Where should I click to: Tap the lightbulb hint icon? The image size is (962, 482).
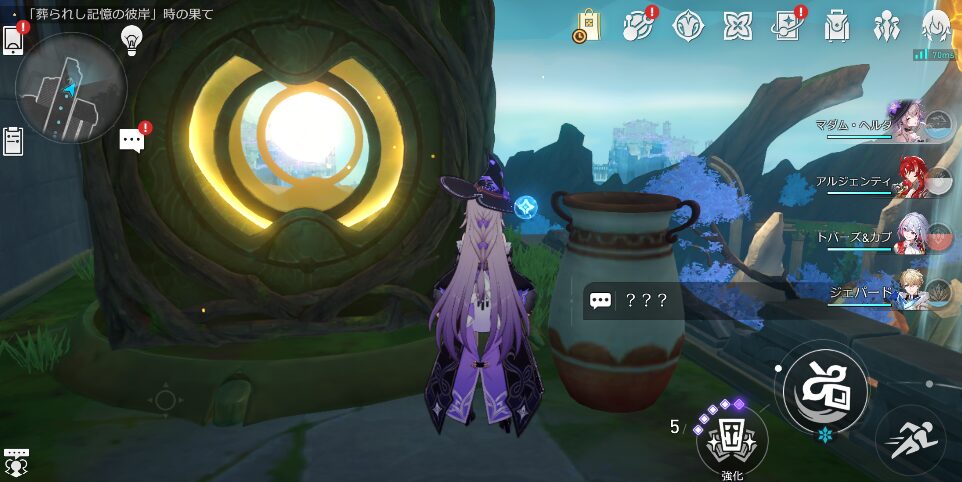[130, 38]
